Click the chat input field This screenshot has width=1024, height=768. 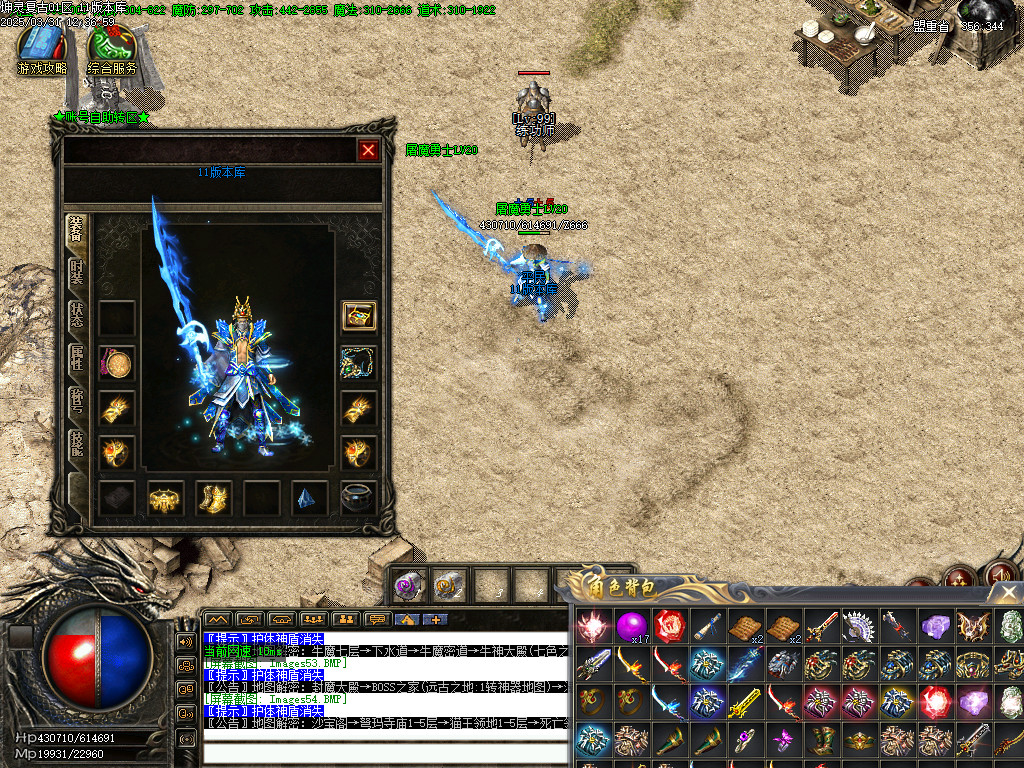[x=385, y=750]
